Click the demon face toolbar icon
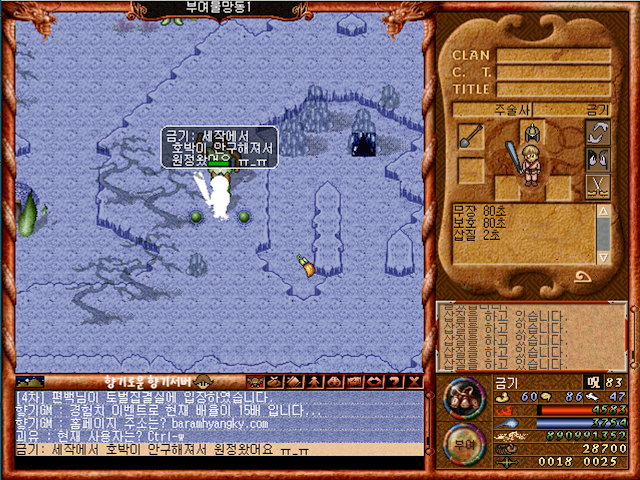This screenshot has width=640, height=480. tap(255, 381)
